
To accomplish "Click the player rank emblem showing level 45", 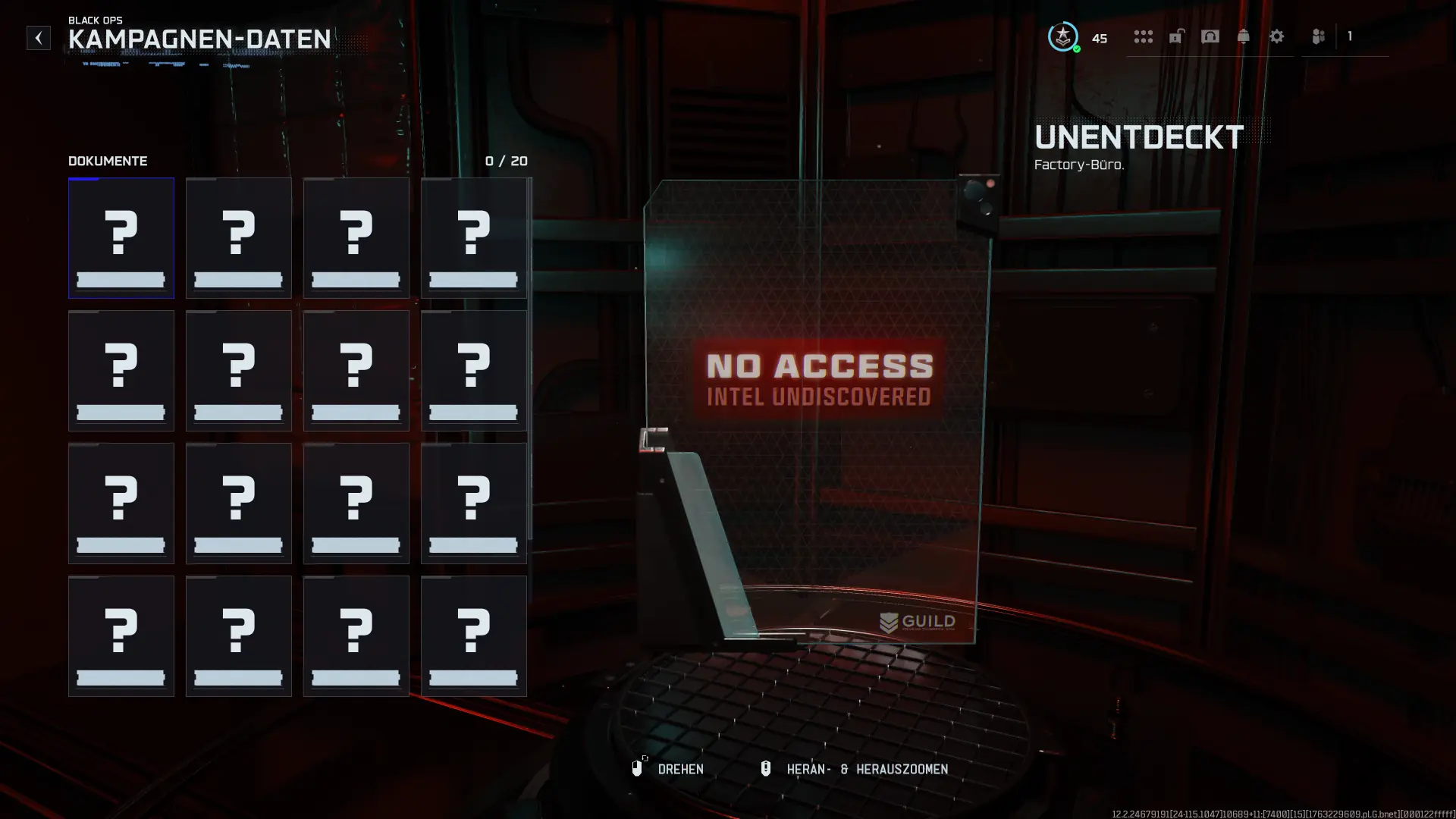I will pos(1062,36).
